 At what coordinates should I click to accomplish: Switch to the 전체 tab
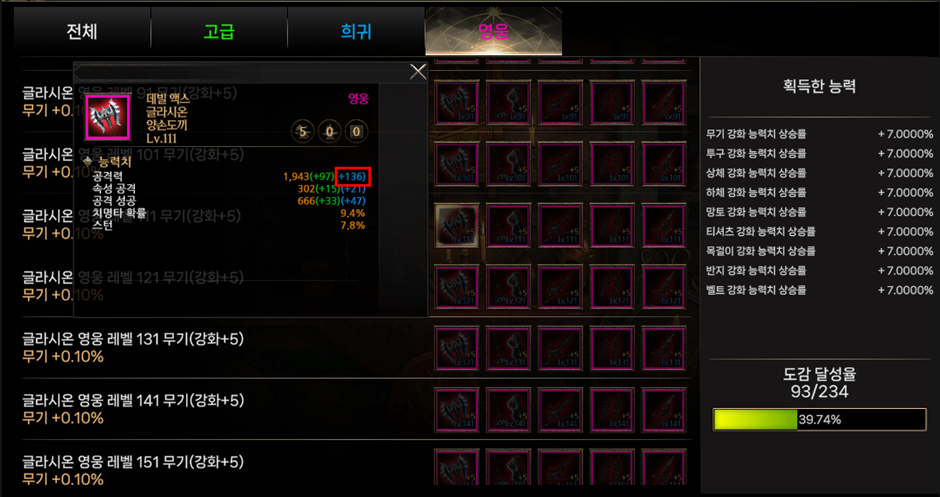pos(82,31)
